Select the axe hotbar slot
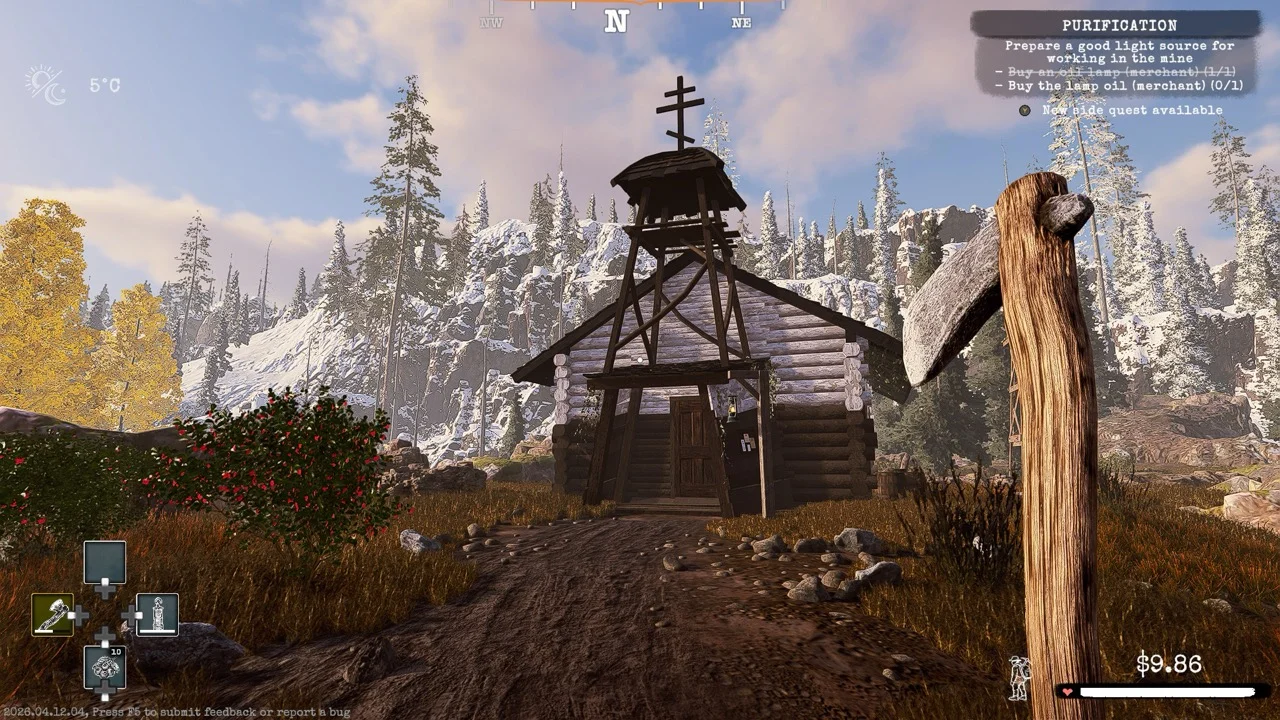 point(52,615)
